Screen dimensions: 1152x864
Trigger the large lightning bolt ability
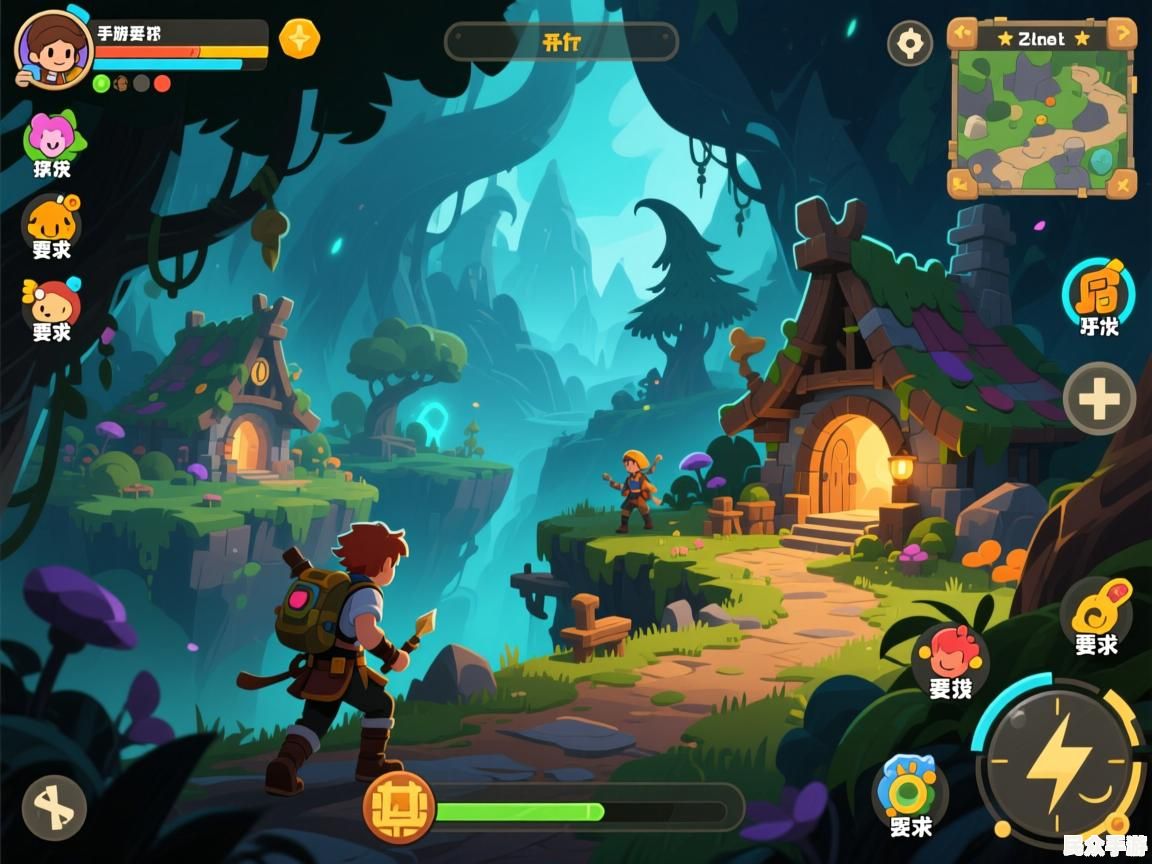tap(1058, 764)
